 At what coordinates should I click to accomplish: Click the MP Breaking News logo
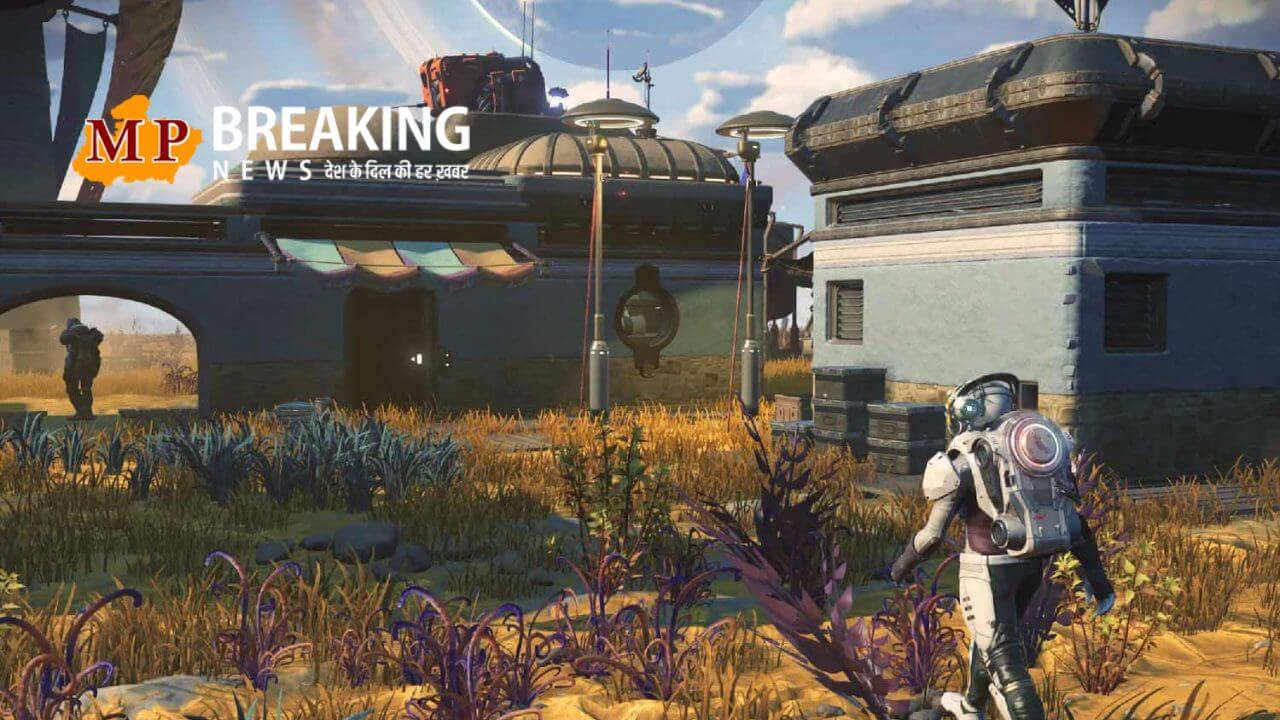coord(272,141)
